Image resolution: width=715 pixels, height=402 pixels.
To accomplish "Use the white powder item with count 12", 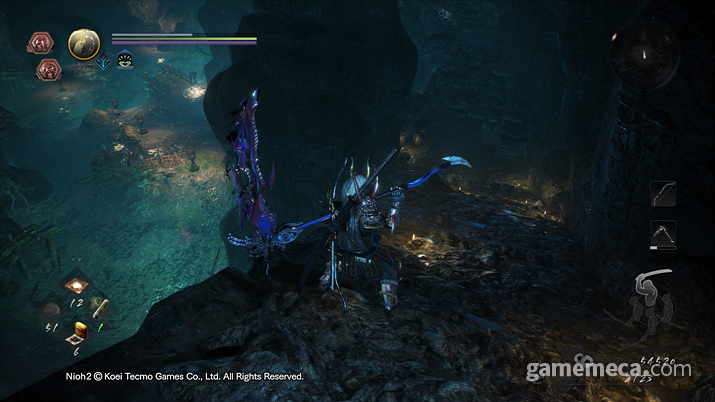I will (x=75, y=287).
